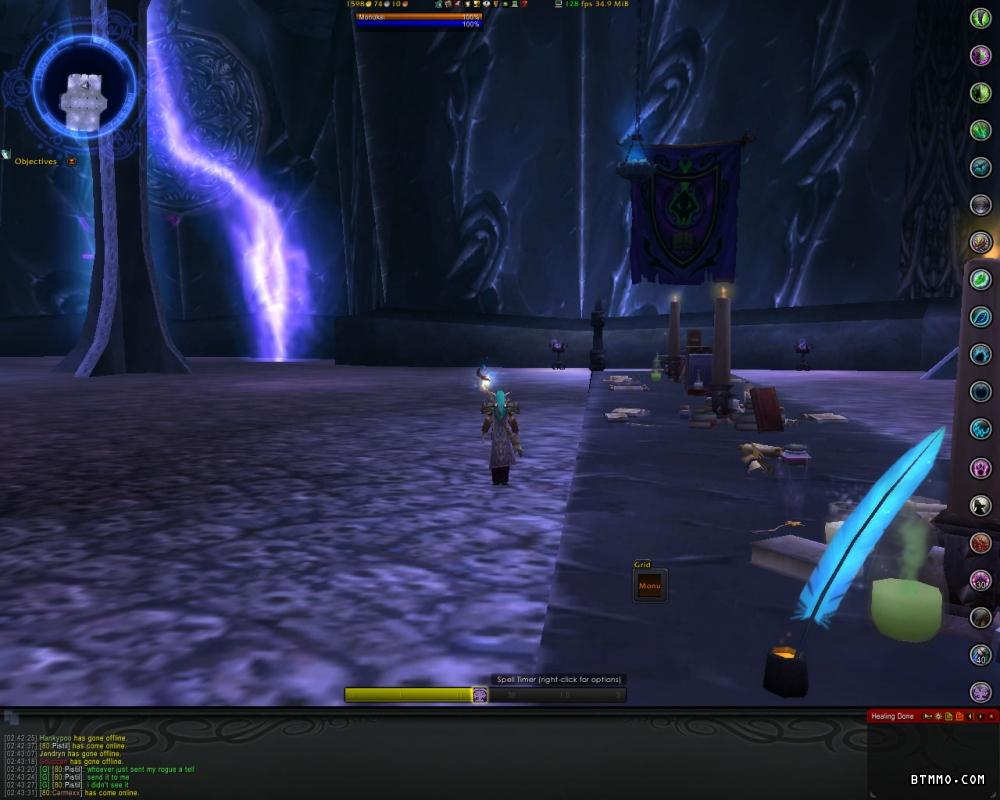Click the chat log window

coord(300,765)
